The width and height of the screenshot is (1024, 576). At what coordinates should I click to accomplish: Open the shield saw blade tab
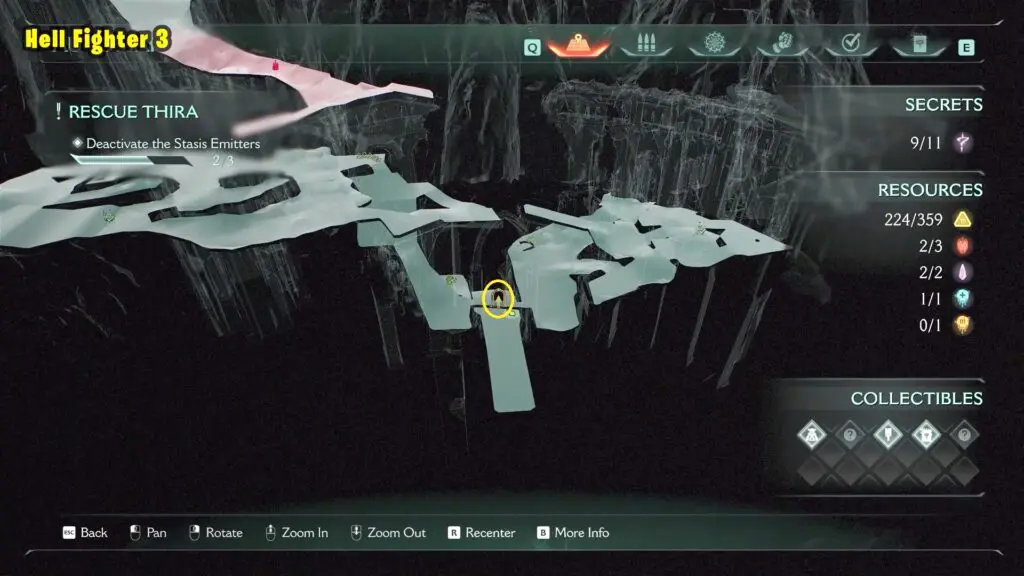[x=714, y=45]
